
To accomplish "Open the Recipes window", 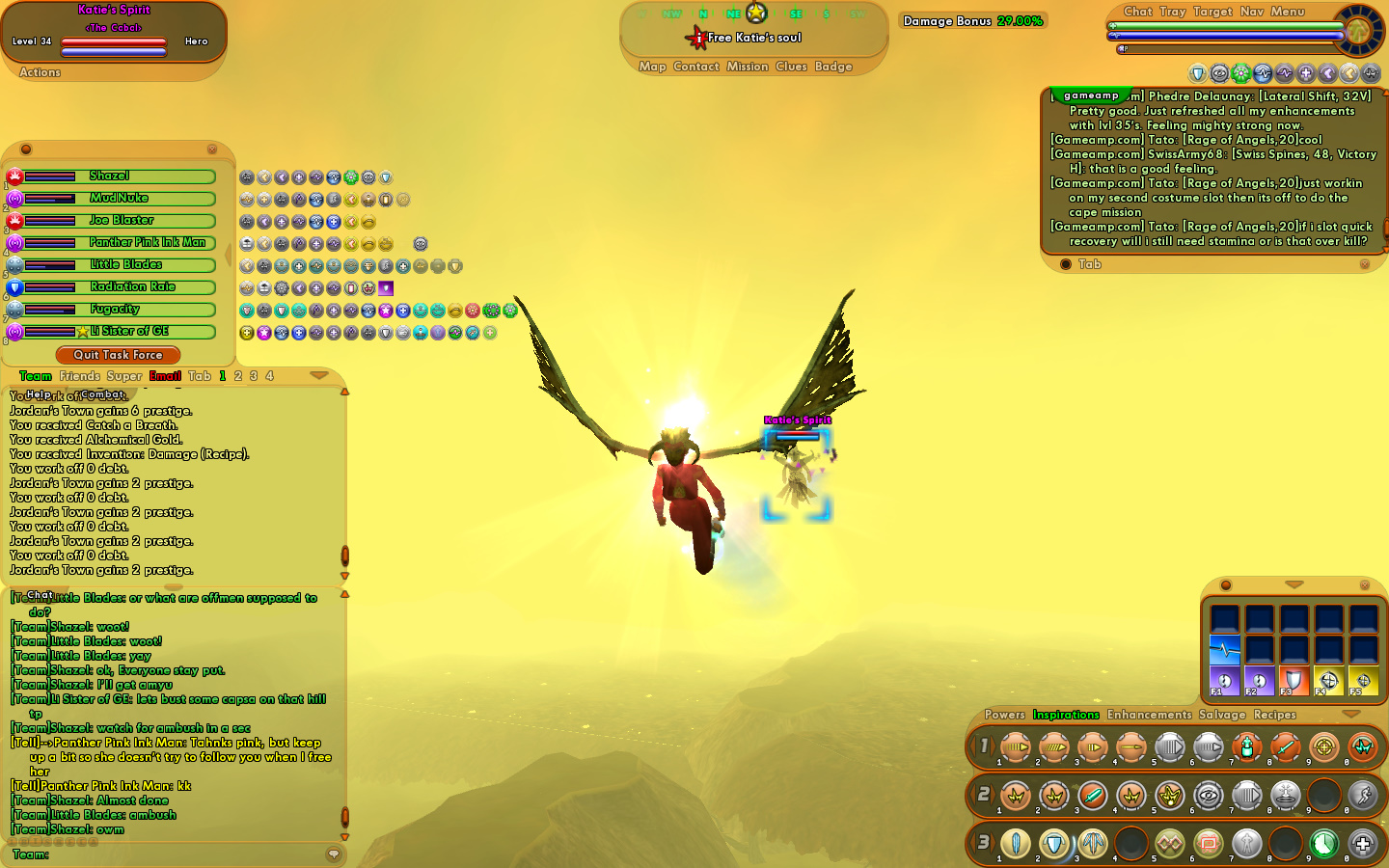I will (x=1274, y=715).
